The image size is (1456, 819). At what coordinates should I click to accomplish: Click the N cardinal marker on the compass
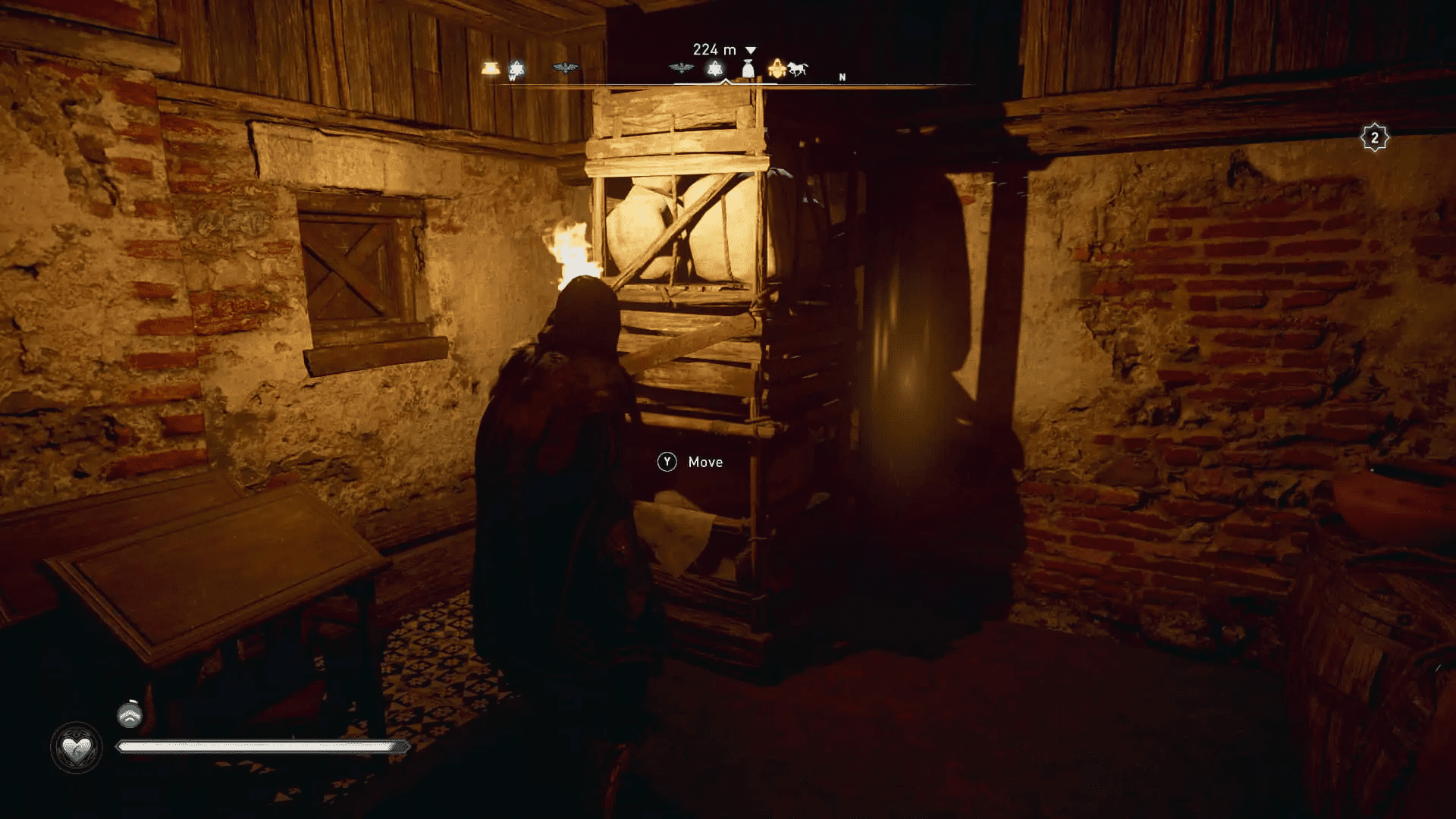(x=841, y=76)
